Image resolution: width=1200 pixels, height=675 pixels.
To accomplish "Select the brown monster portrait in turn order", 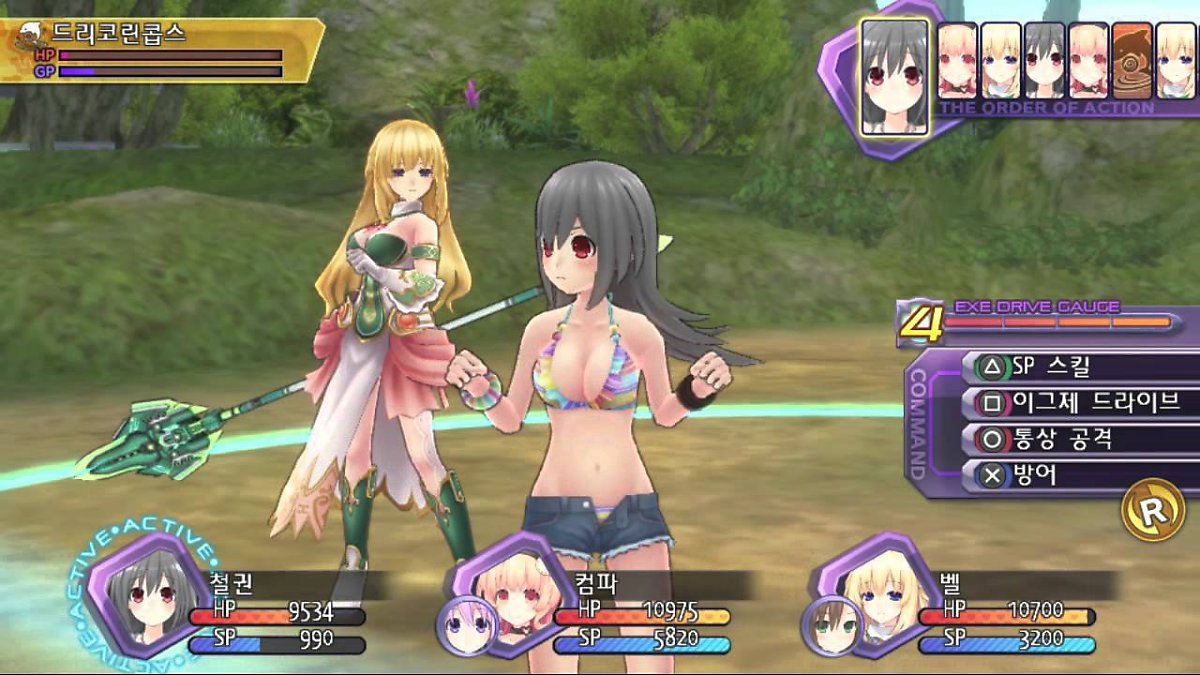I will [x=1132, y=60].
